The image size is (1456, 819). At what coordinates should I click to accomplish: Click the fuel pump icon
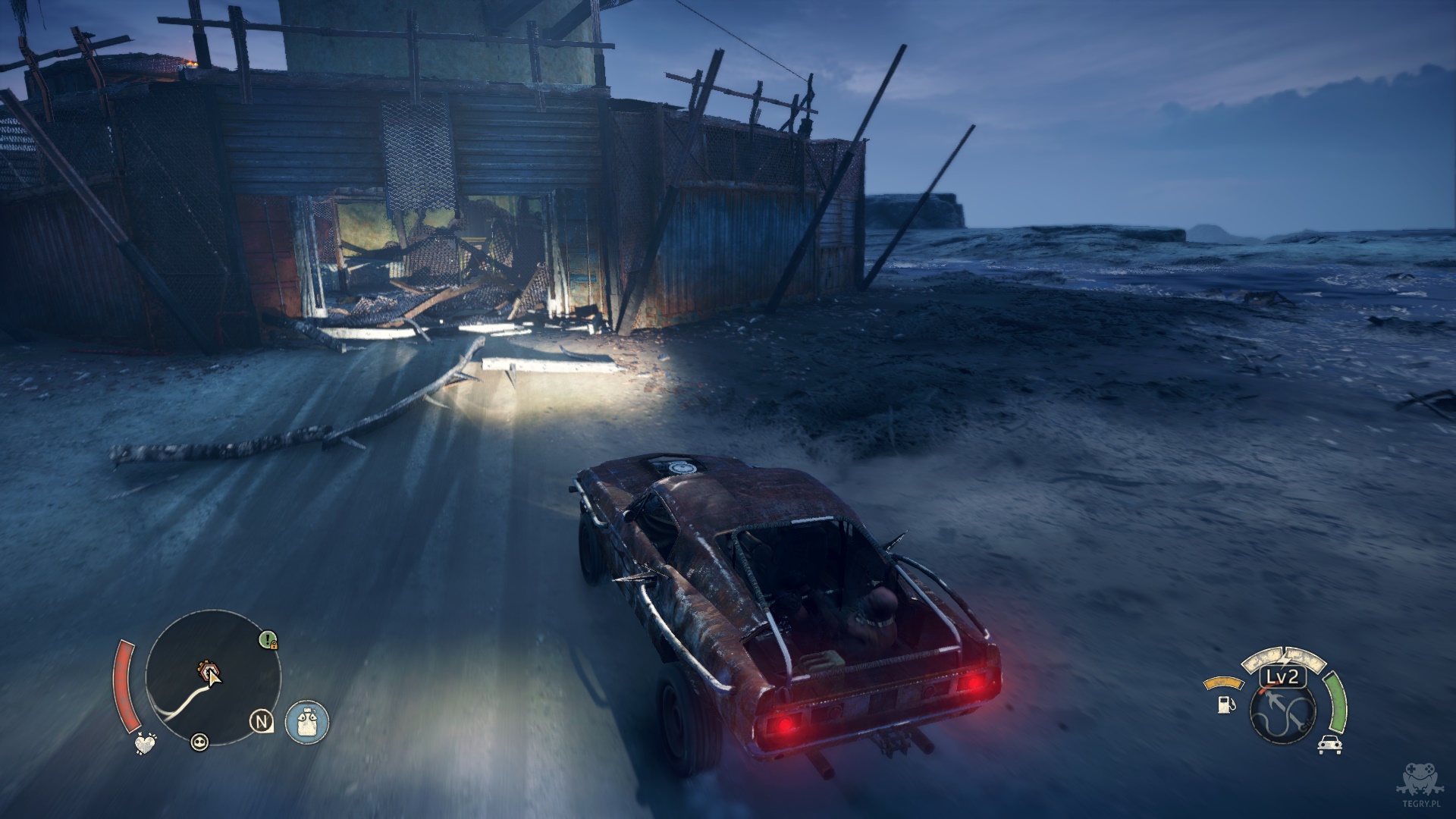pos(1223,704)
